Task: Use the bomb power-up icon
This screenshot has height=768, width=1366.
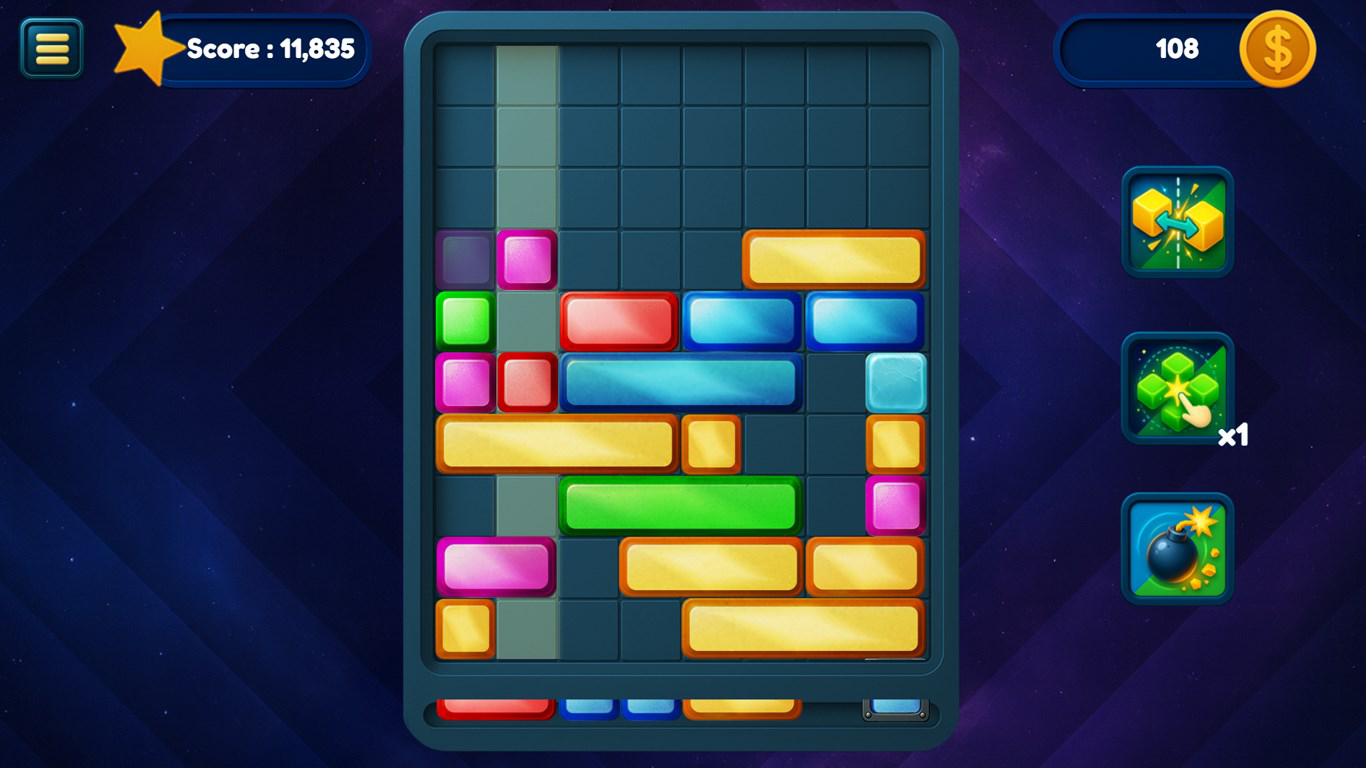Action: (x=1177, y=550)
